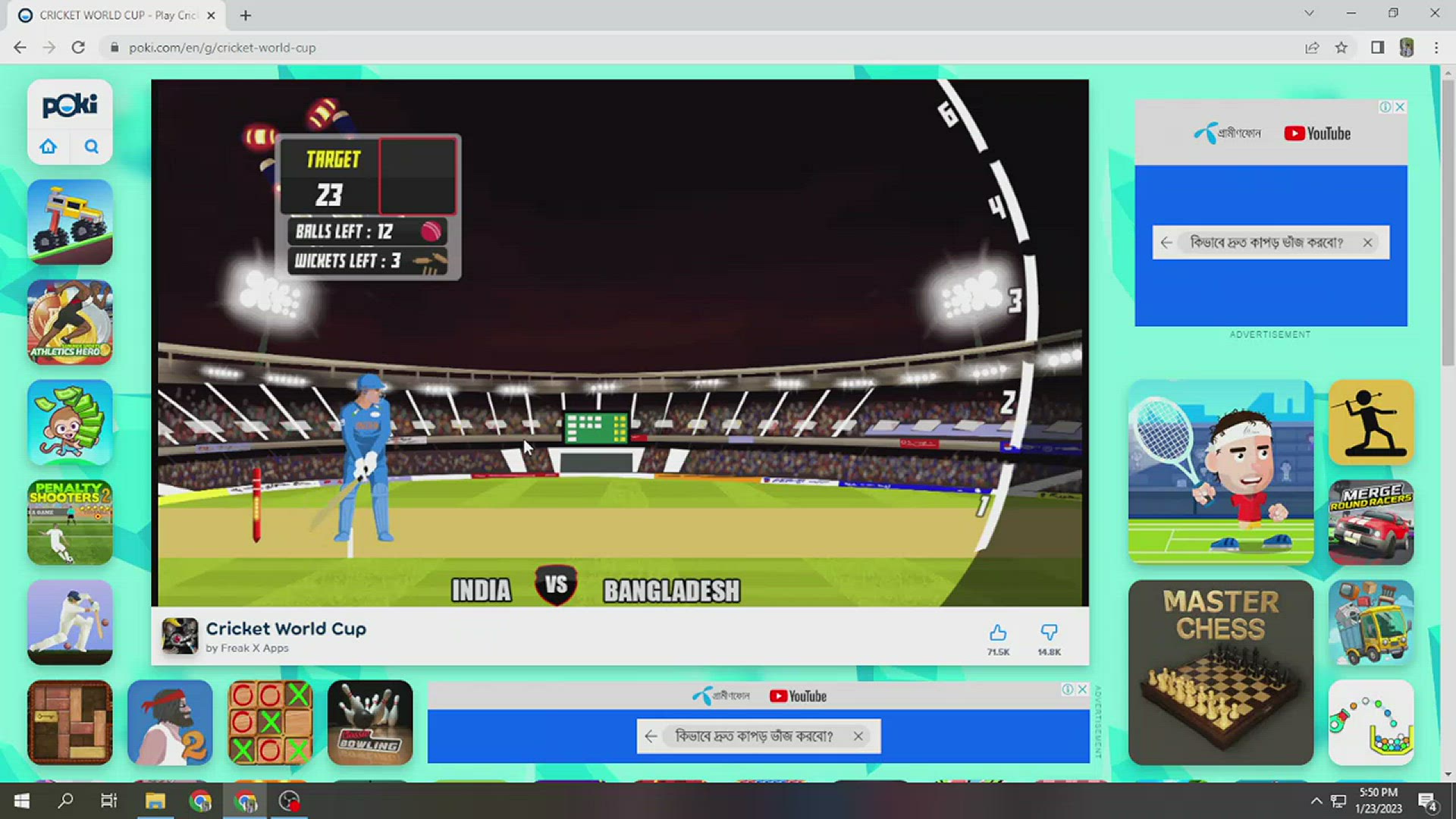Dismiss the ad search suggestion with X

pyautogui.click(x=1367, y=242)
